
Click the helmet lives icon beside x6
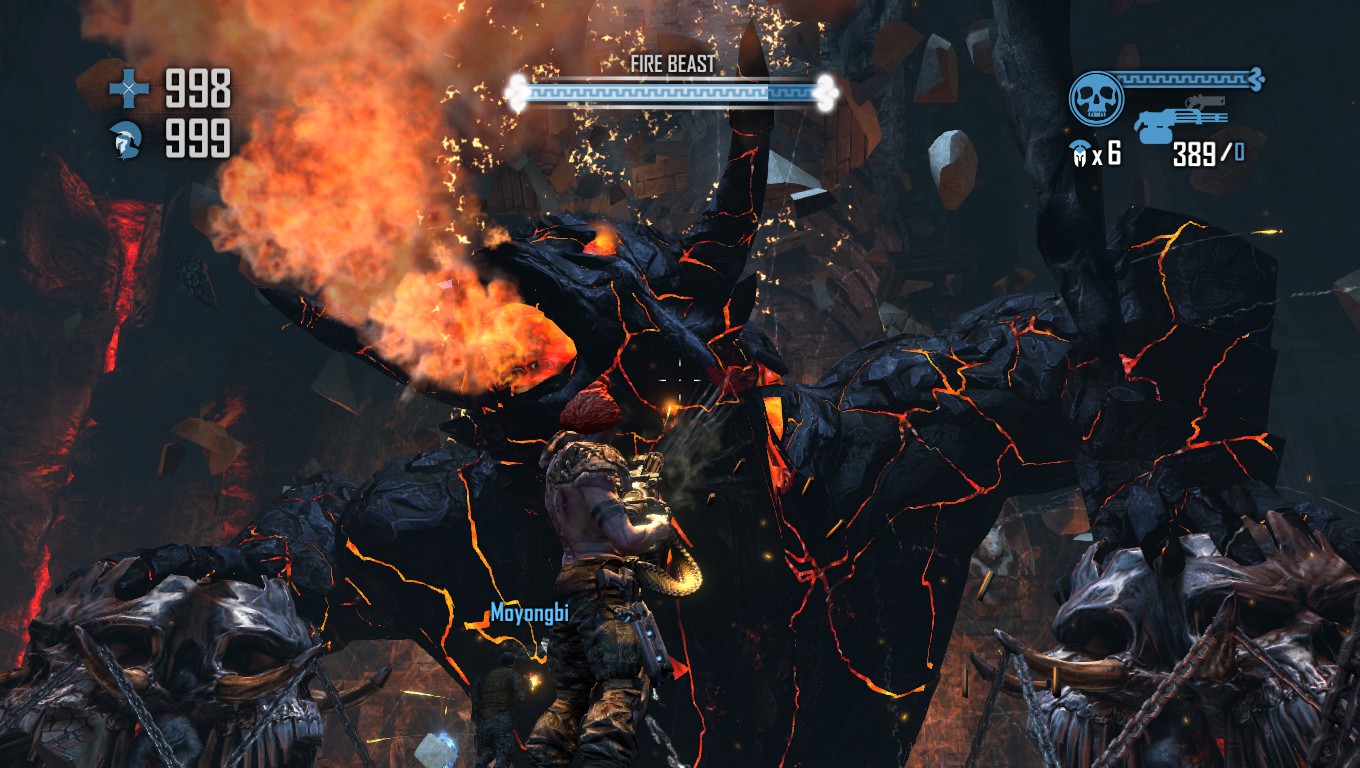tap(1080, 154)
